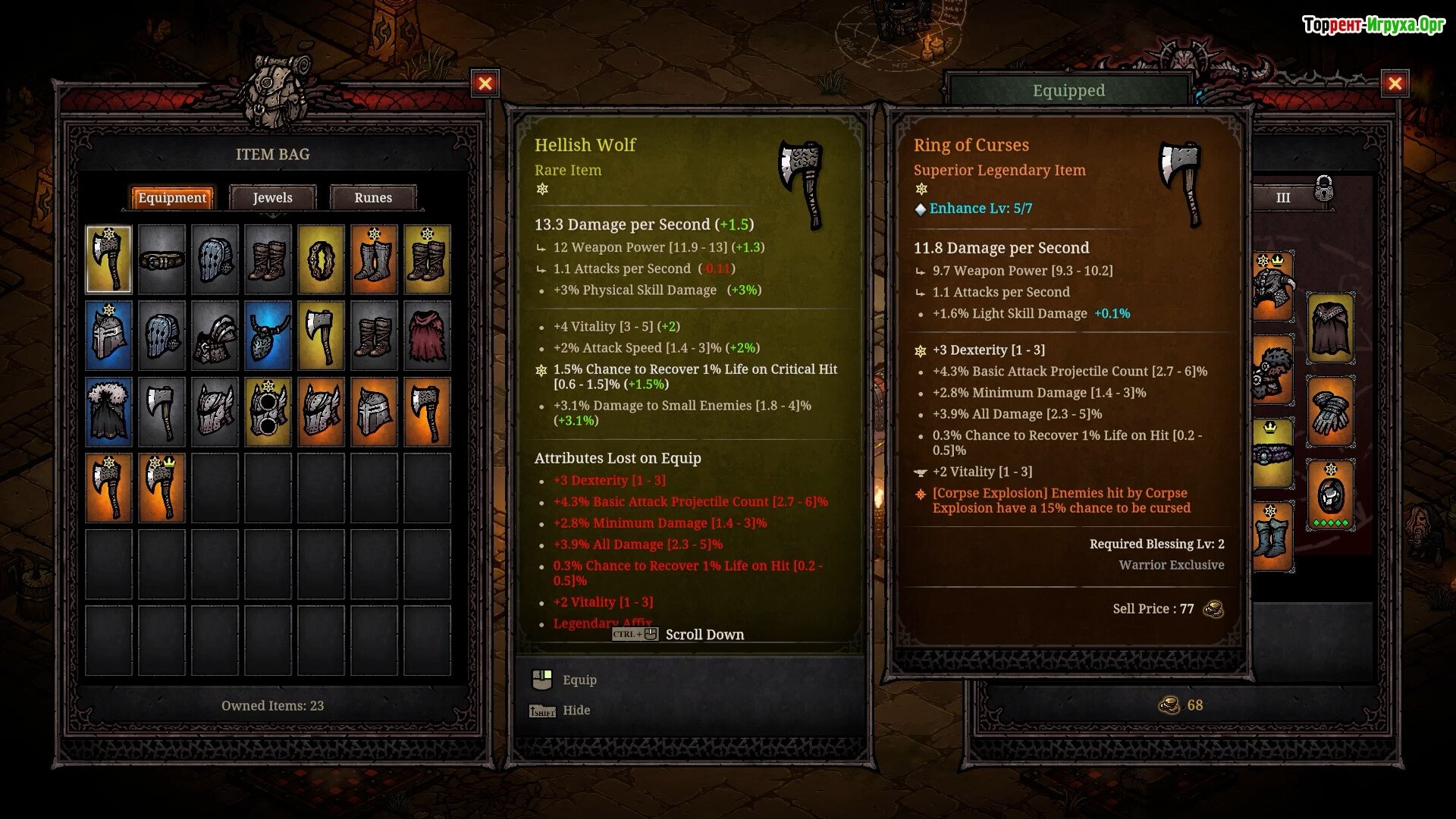This screenshot has width=1456, height=819.
Task: Equip the Hellish Wolf axe
Action: pyautogui.click(x=579, y=680)
